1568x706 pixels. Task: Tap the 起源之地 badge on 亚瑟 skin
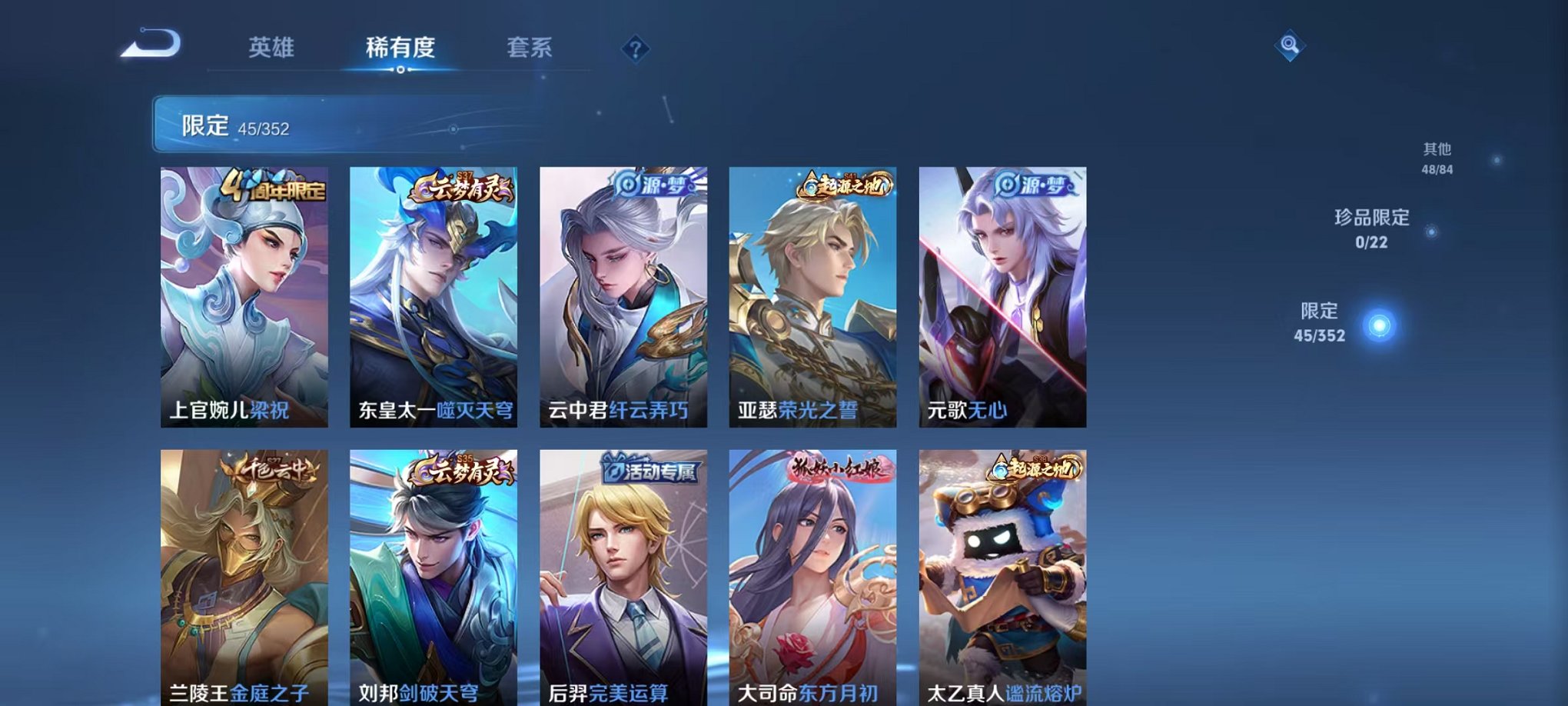click(844, 184)
